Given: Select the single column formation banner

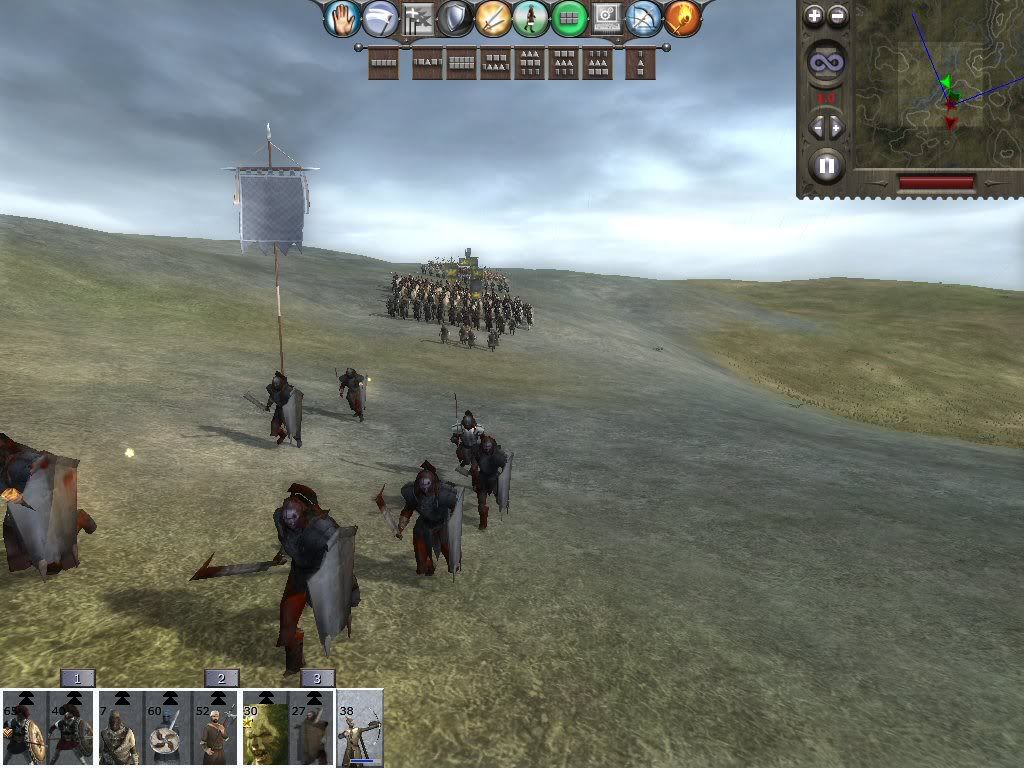Looking at the screenshot, I should click(640, 63).
